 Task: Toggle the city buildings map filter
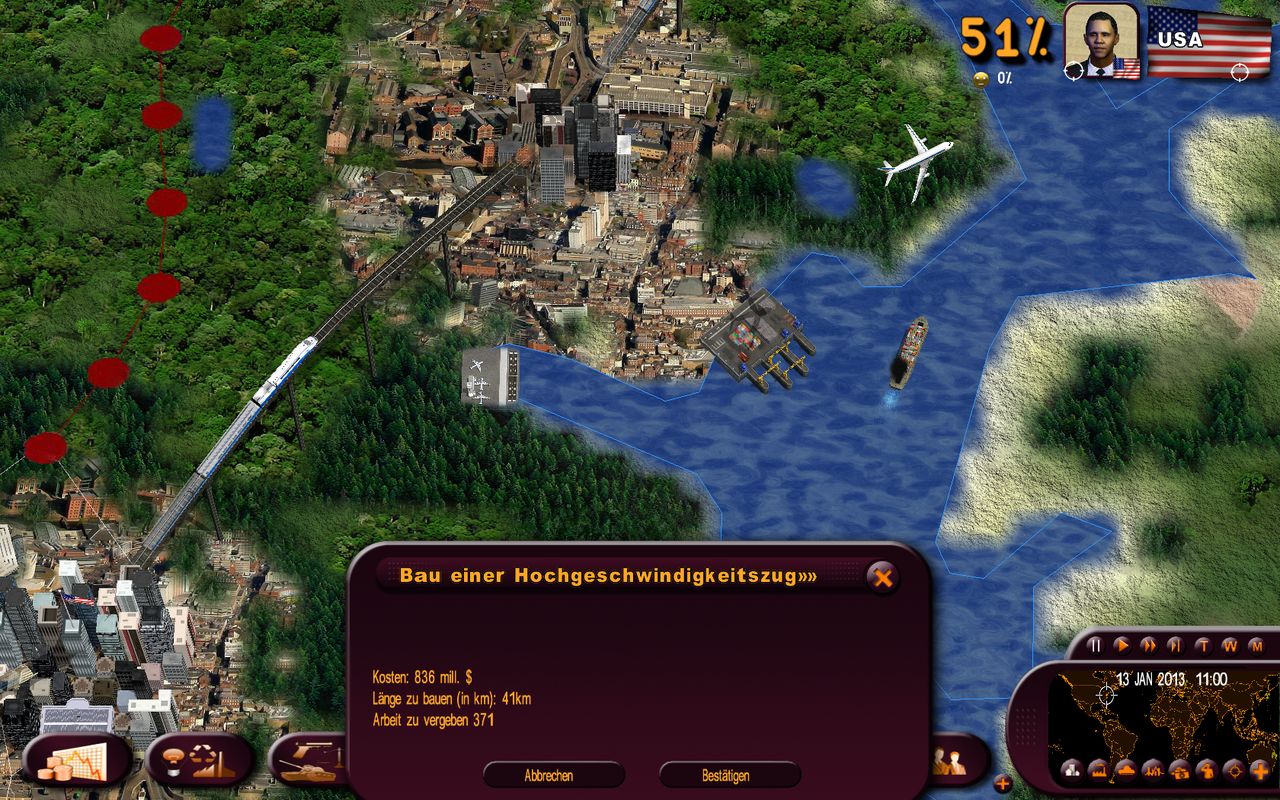tap(1072, 770)
